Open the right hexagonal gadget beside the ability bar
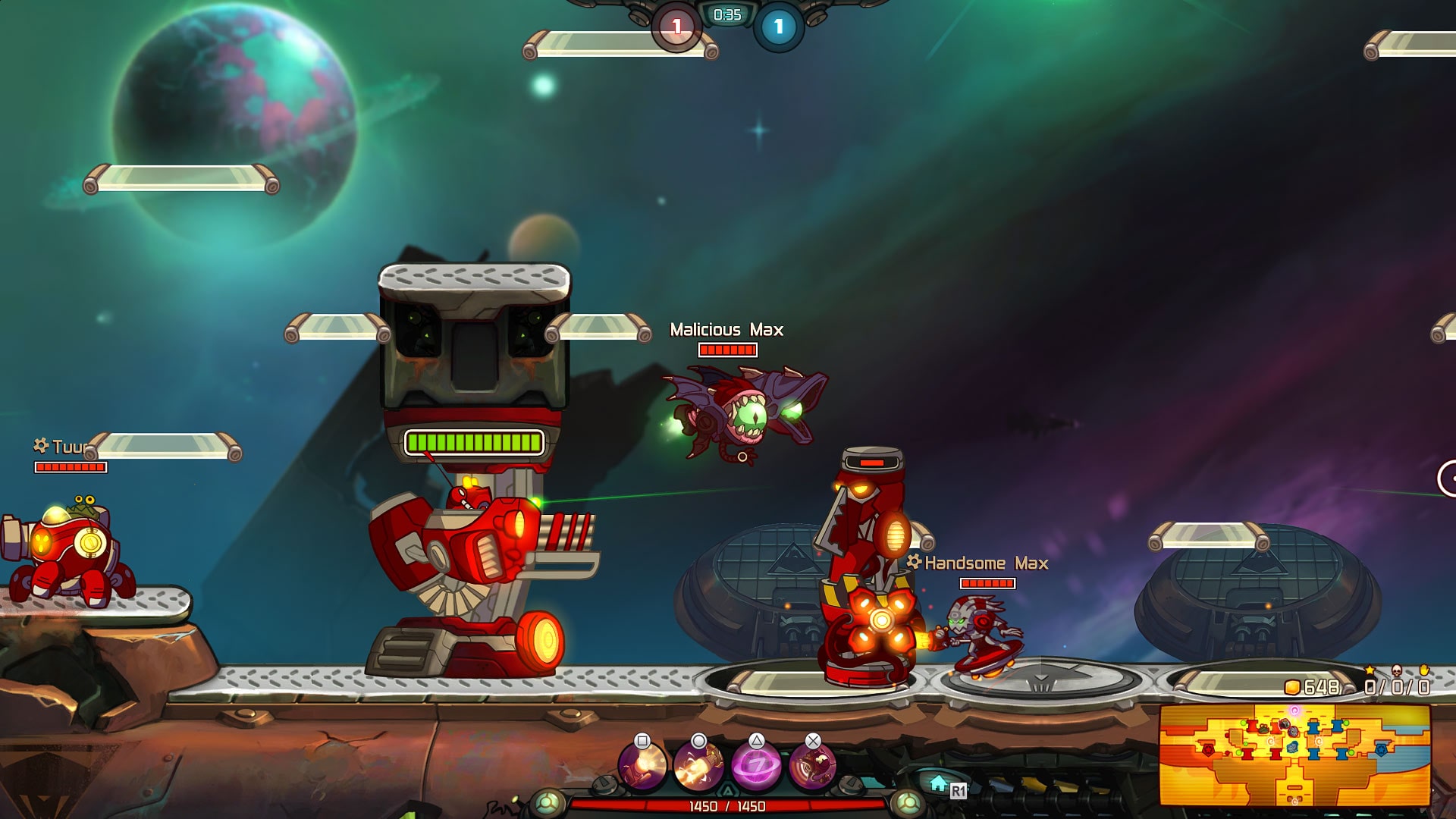The height and width of the screenshot is (819, 1456). [x=849, y=786]
